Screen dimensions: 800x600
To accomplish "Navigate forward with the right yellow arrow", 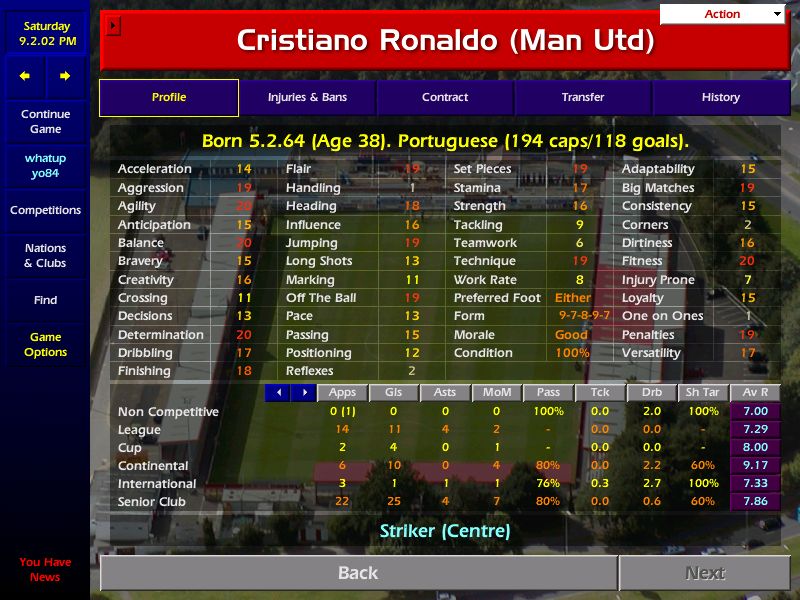I will pyautogui.click(x=65, y=76).
